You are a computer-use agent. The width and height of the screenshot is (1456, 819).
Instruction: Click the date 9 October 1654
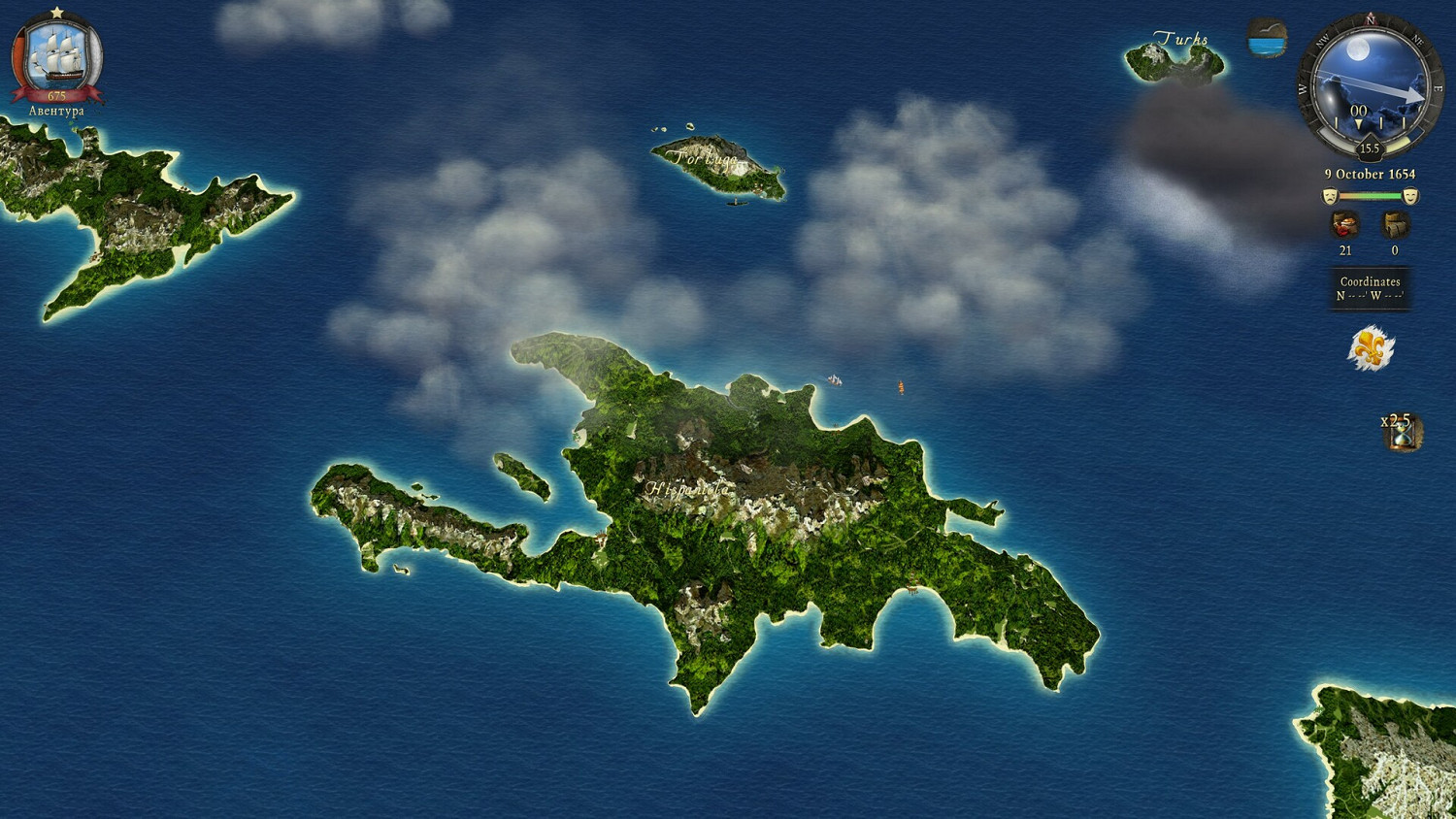click(1370, 173)
